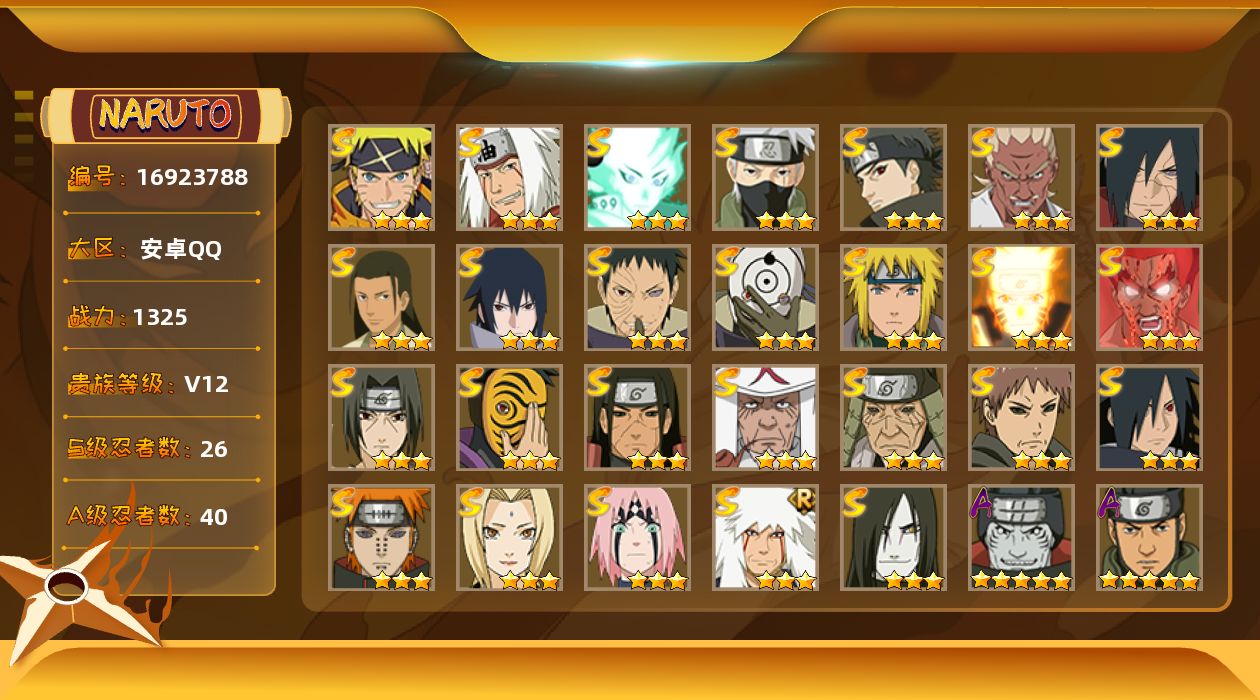Select the glowing orange chakra-mode Naruto tile
Viewport: 1260px width, 700px height.
tap(1021, 297)
